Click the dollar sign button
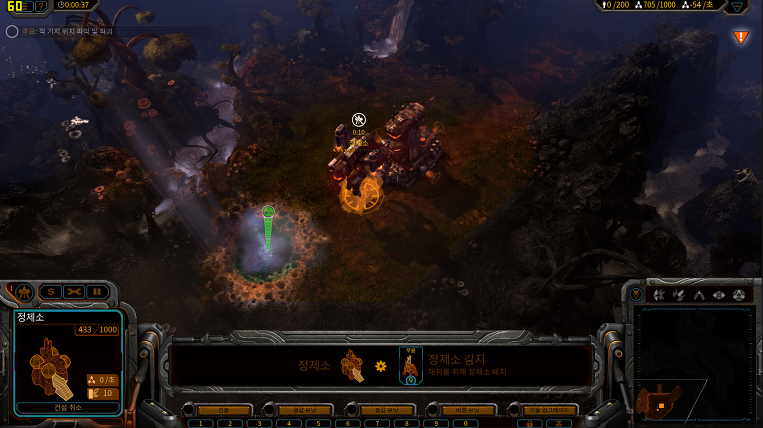Viewport: 763px width, 428px height. click(x=51, y=291)
